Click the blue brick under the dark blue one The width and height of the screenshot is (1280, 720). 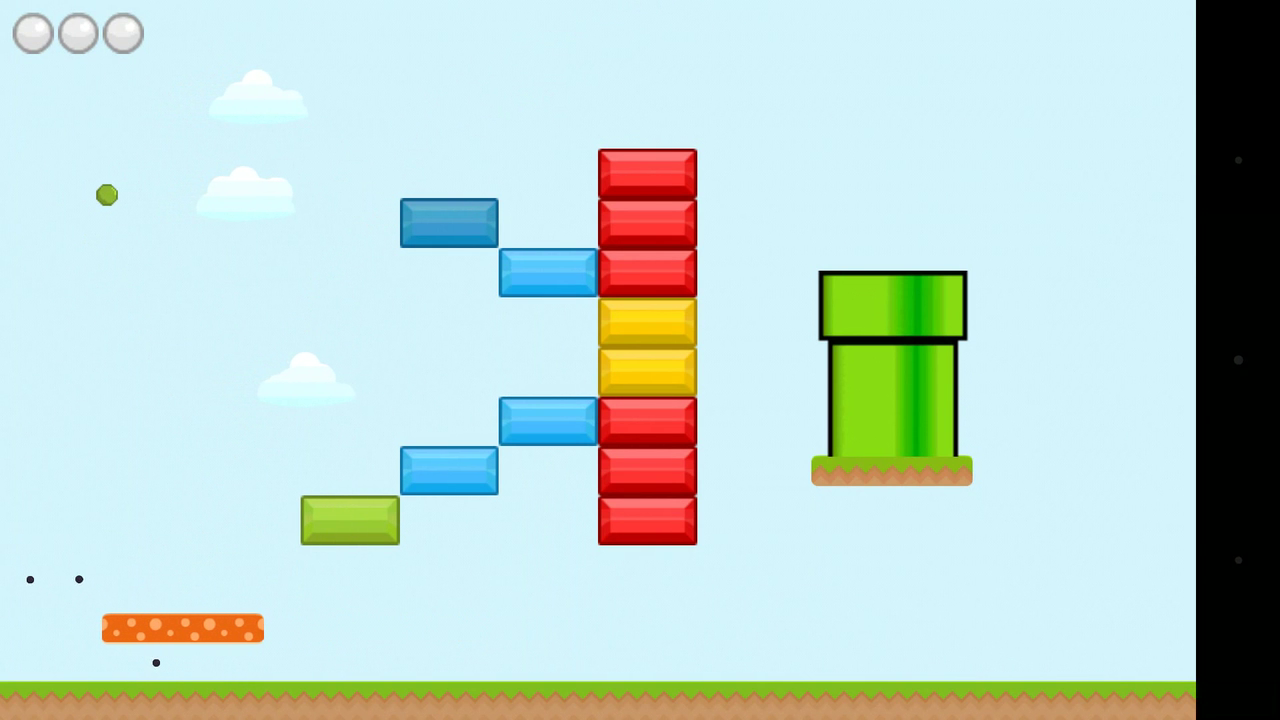pos(548,272)
